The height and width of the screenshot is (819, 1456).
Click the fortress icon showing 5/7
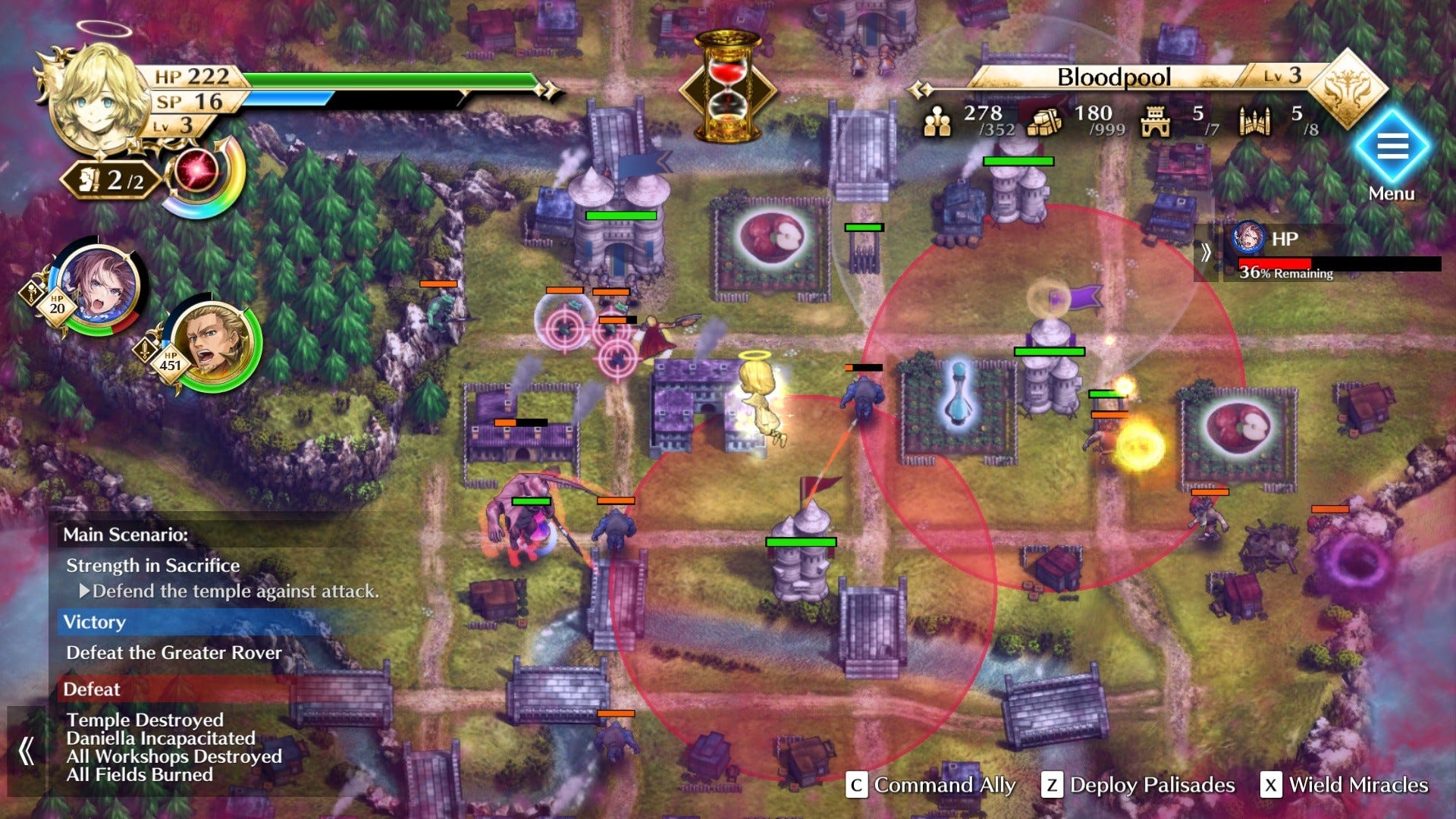[x=1155, y=121]
